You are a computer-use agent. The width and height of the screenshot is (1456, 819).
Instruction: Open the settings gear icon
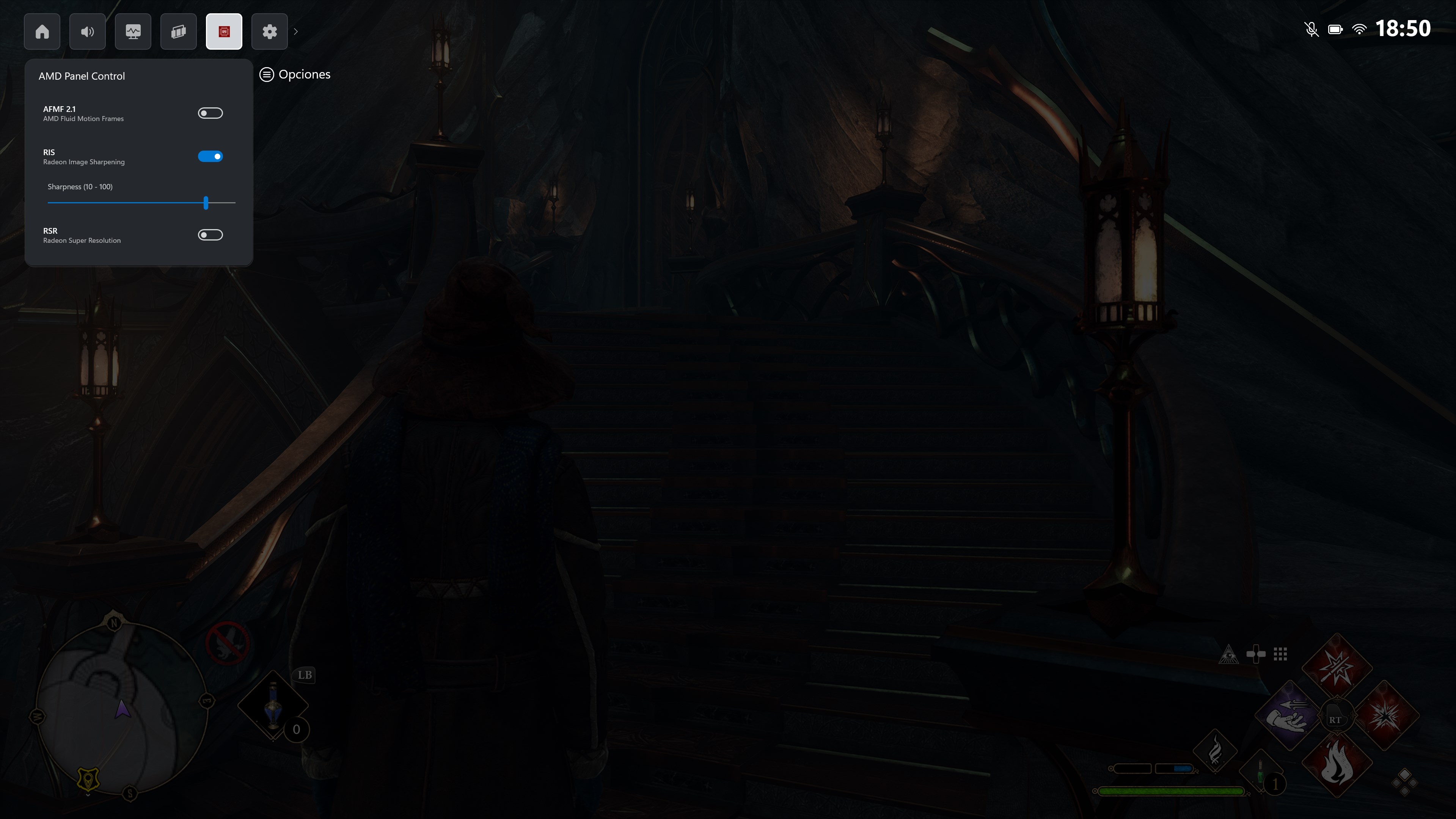(x=269, y=31)
